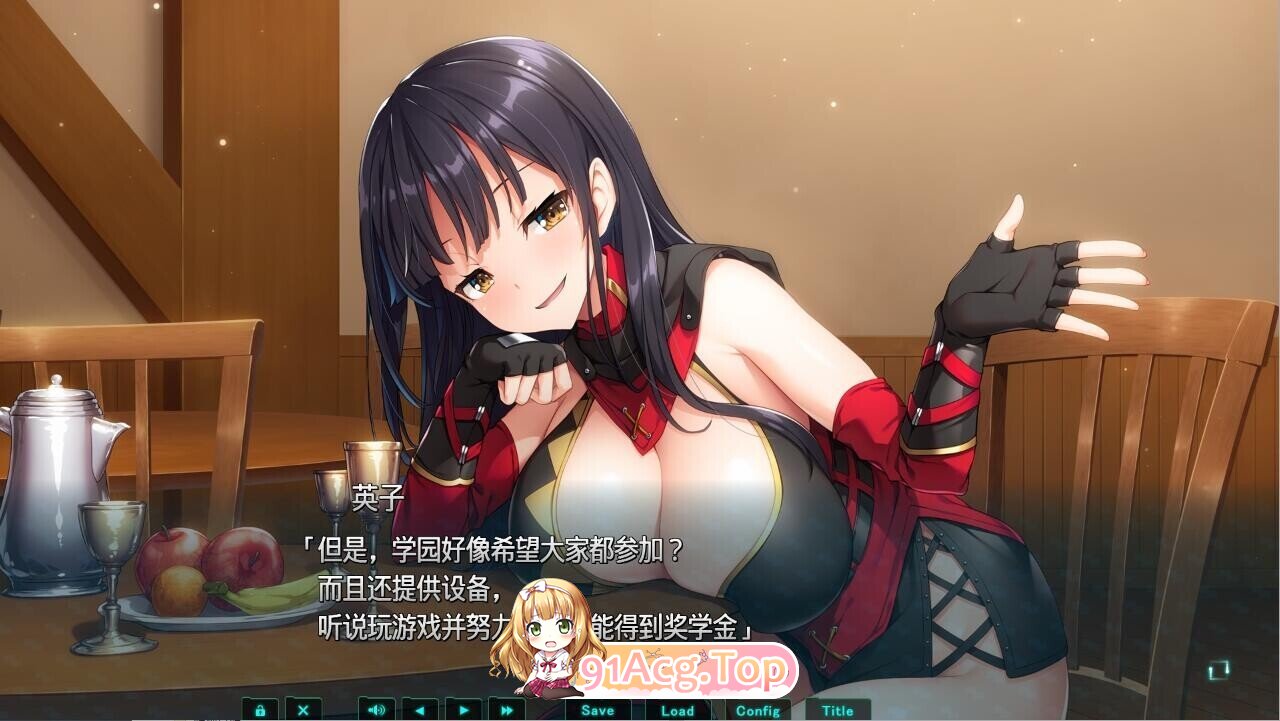
Task: Lock the message window with the padlock icon
Action: coord(262,710)
